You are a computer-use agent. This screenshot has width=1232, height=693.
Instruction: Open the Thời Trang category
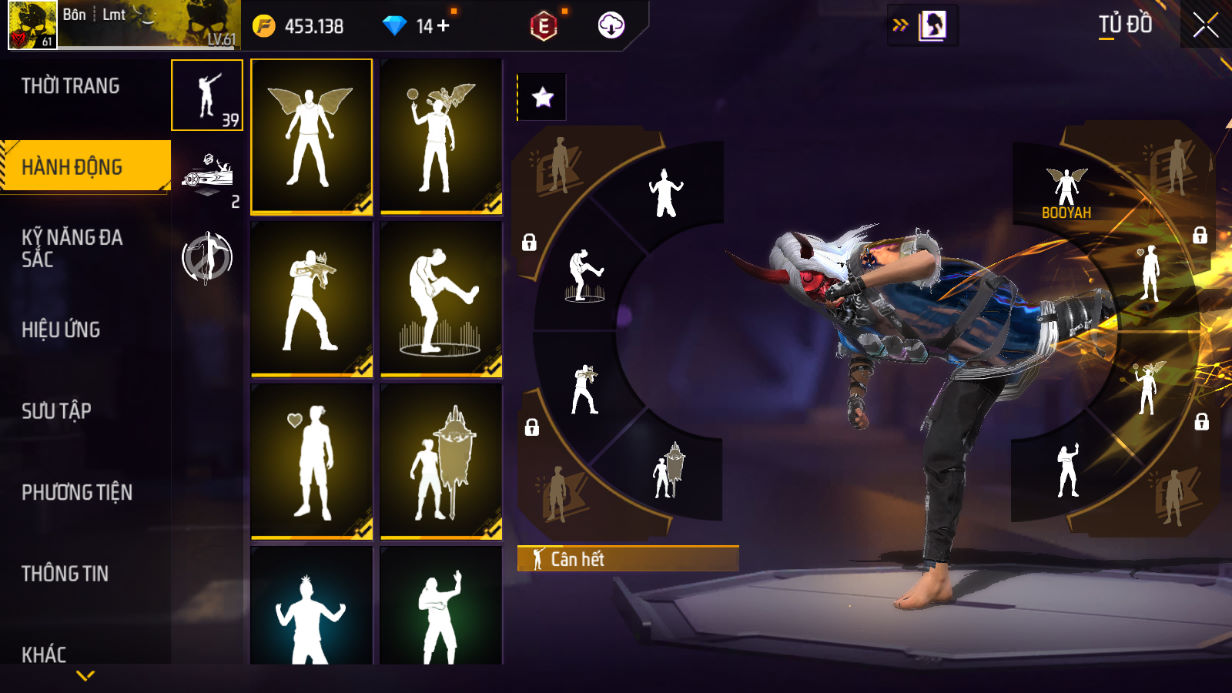pos(71,86)
